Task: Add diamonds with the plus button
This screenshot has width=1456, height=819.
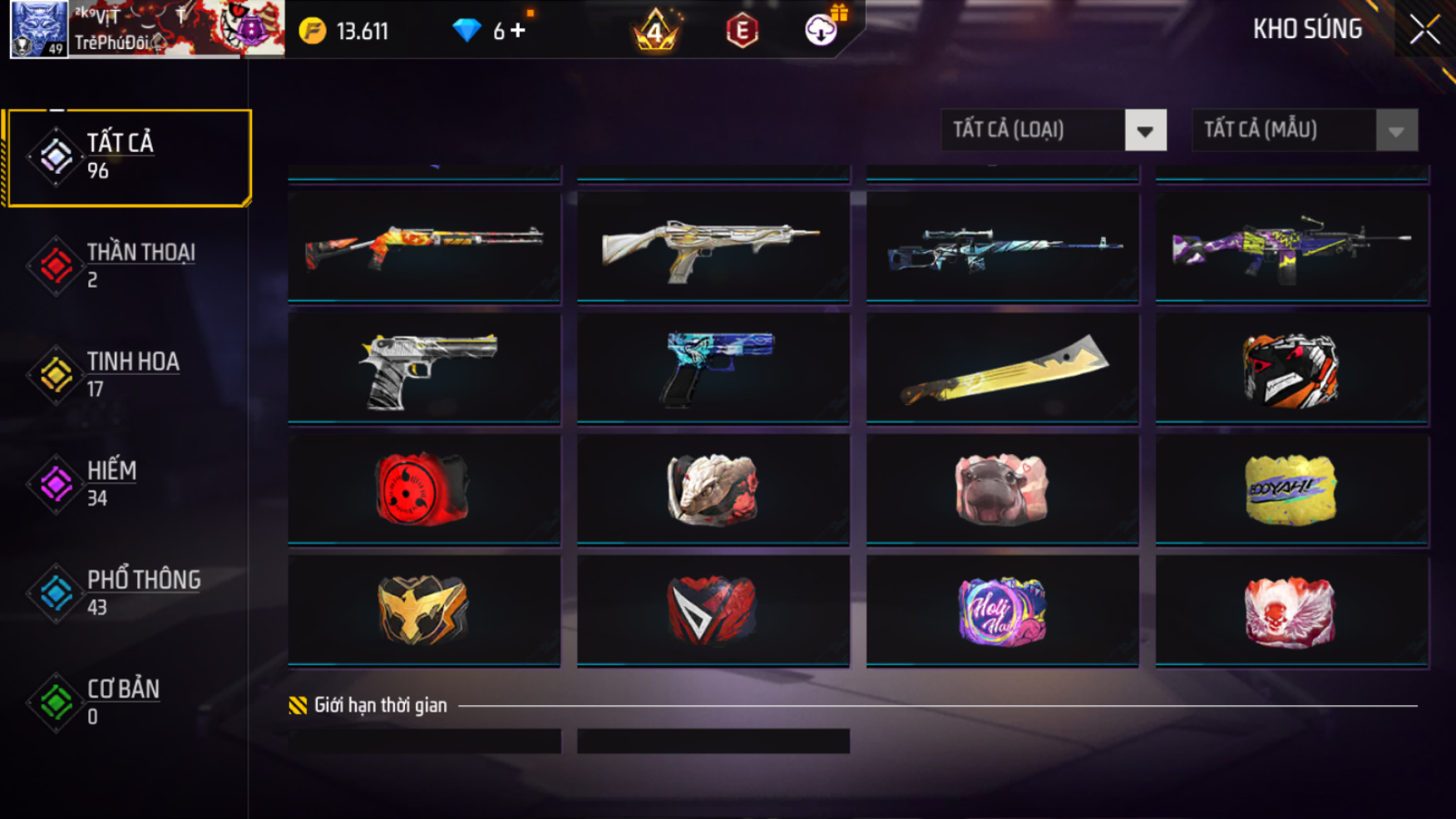Action: [x=518, y=31]
